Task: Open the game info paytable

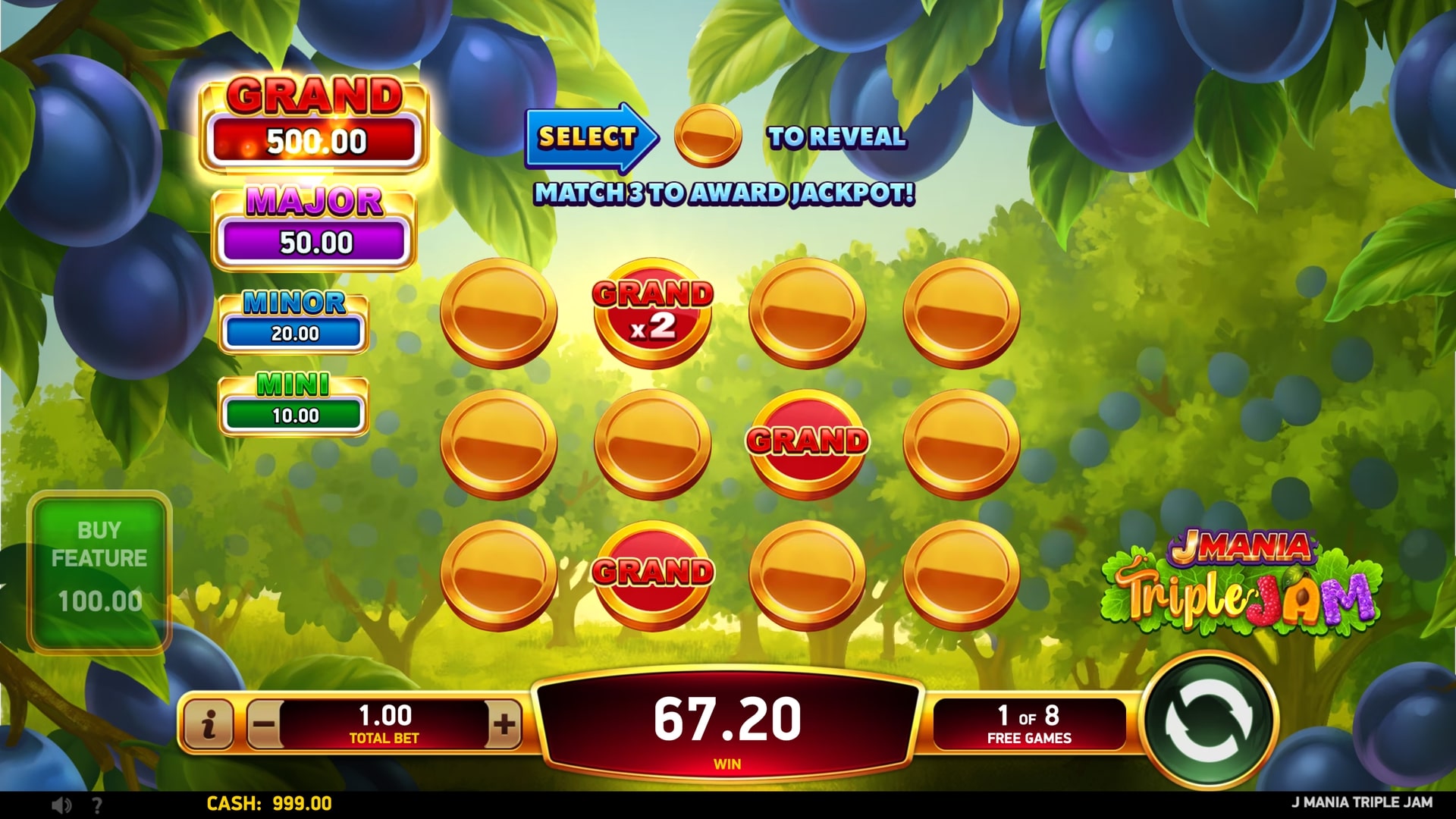Action: point(208,724)
